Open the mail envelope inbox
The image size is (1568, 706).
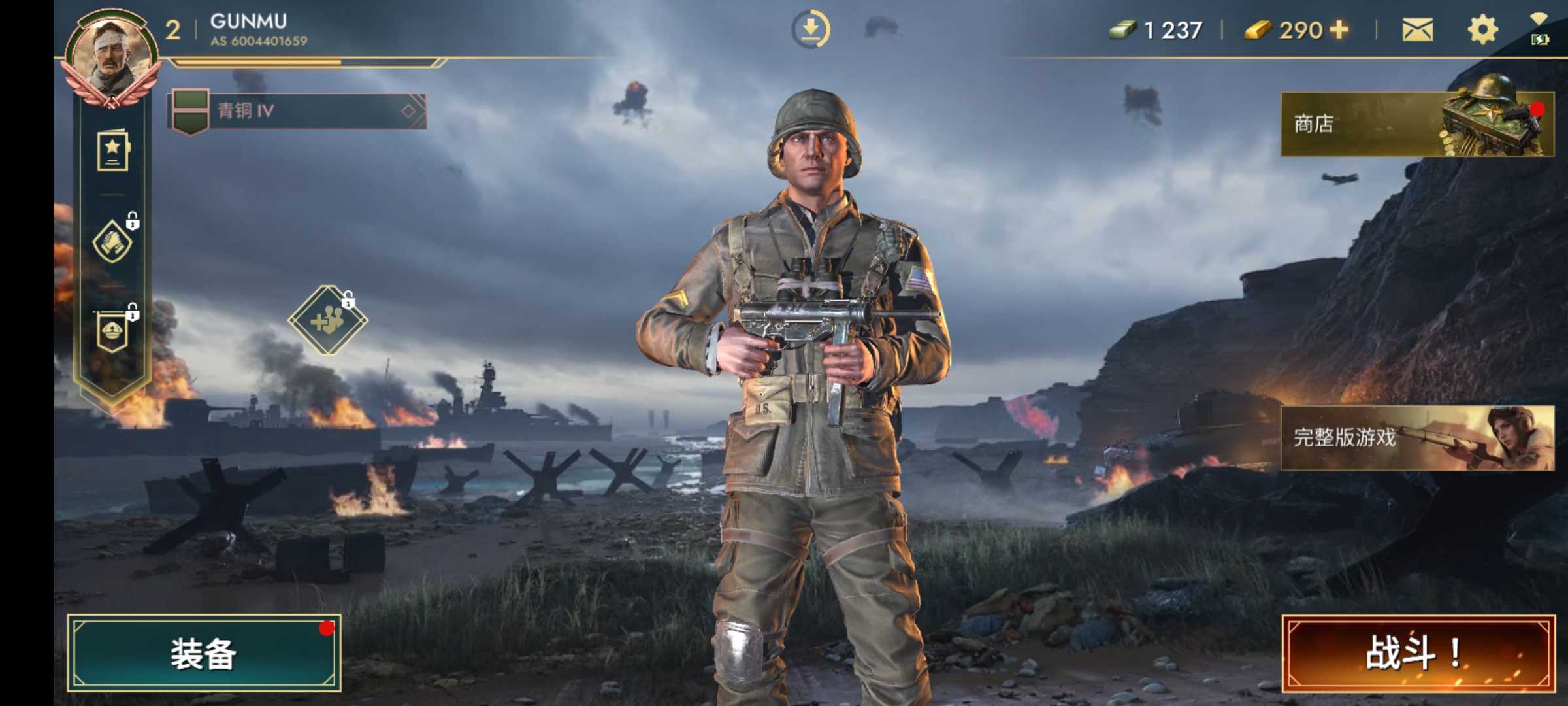pos(1417,30)
